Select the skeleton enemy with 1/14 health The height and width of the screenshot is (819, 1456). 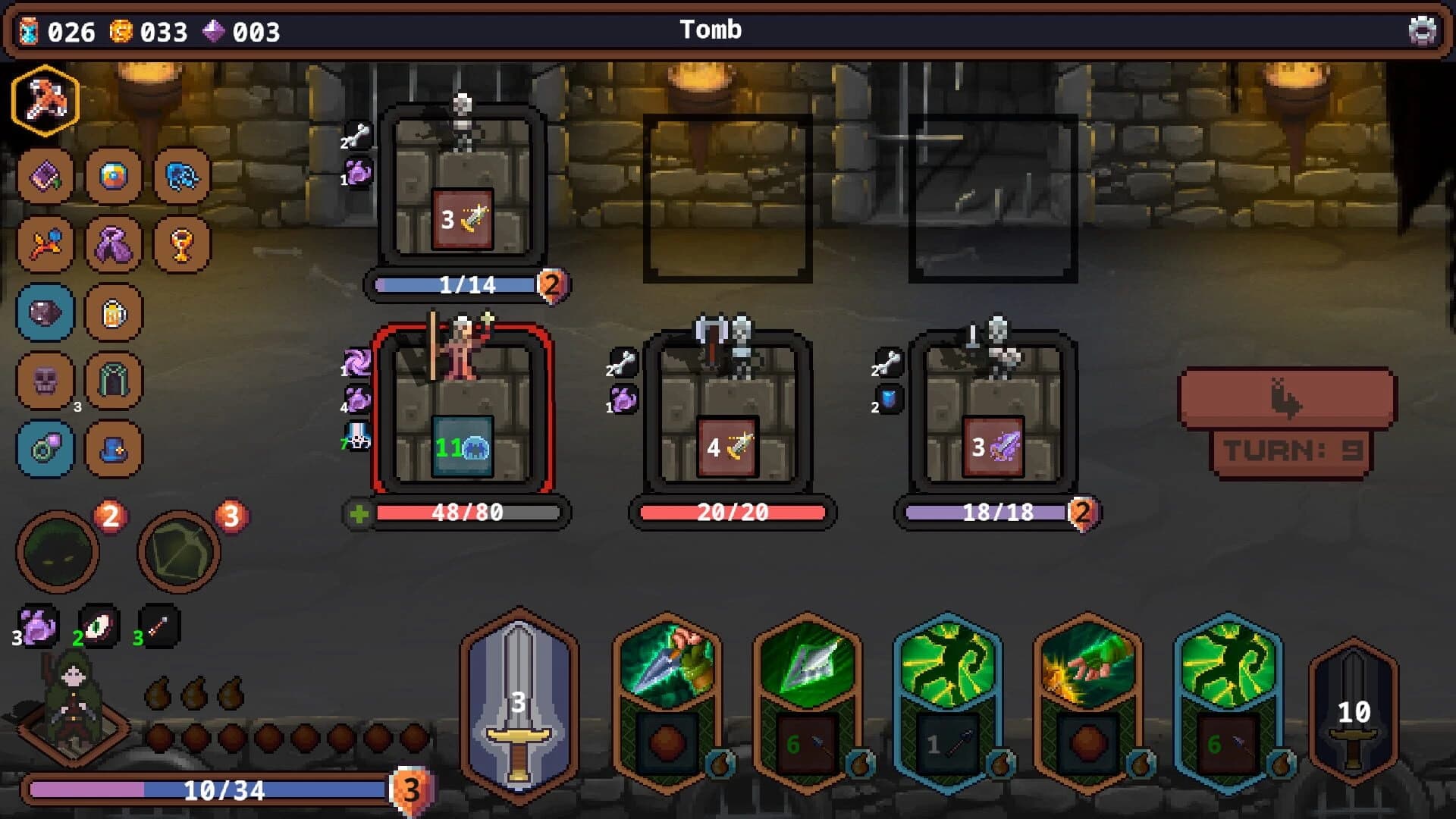(465, 190)
